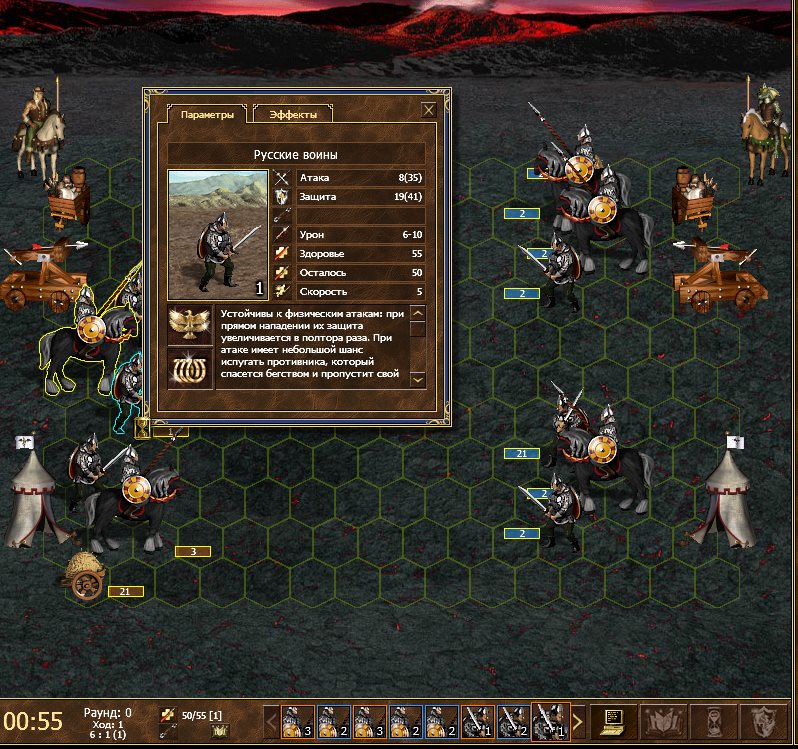798x749 pixels.
Task: Select the Параметры tab
Action: coord(207,115)
